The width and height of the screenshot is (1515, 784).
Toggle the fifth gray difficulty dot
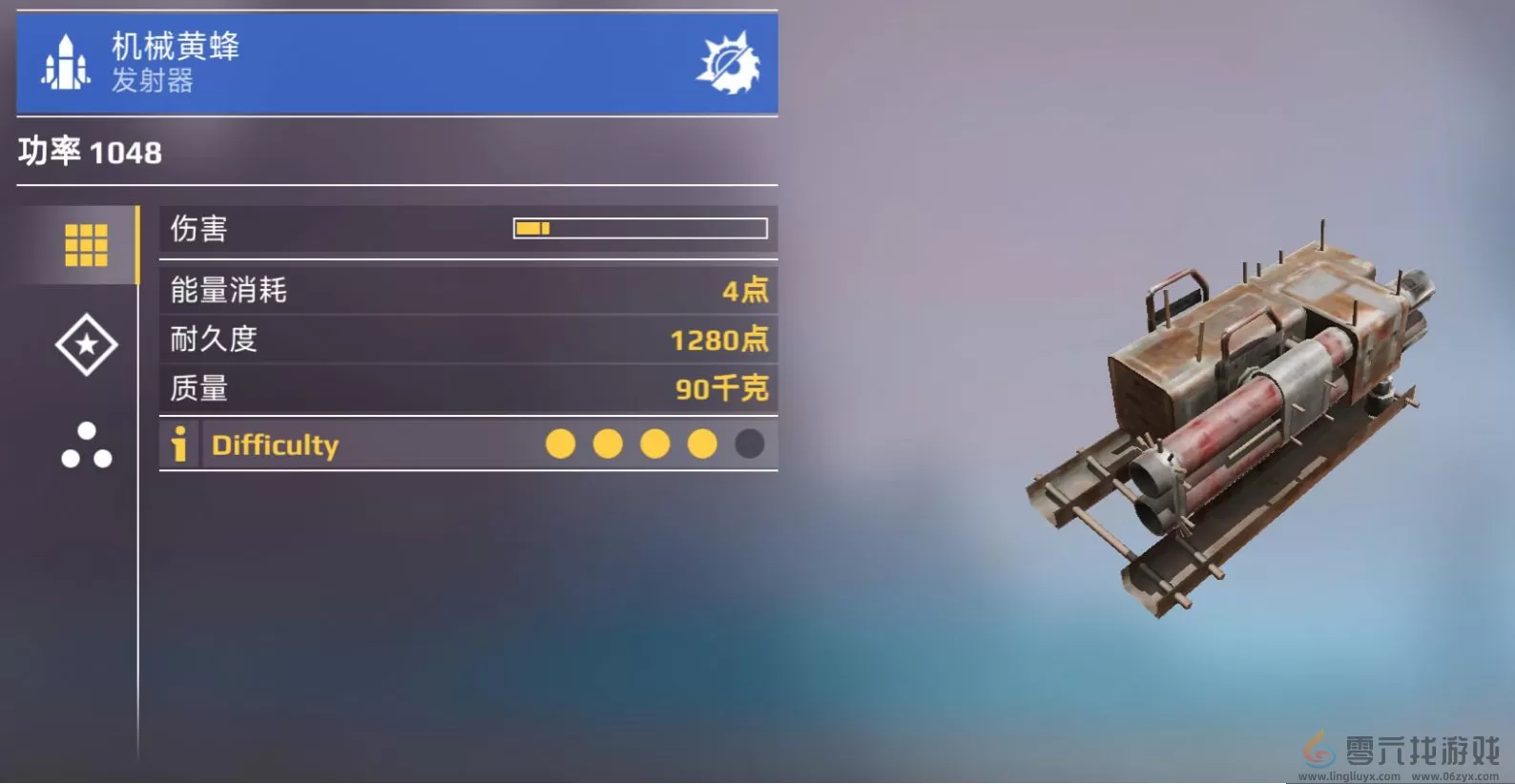[750, 444]
